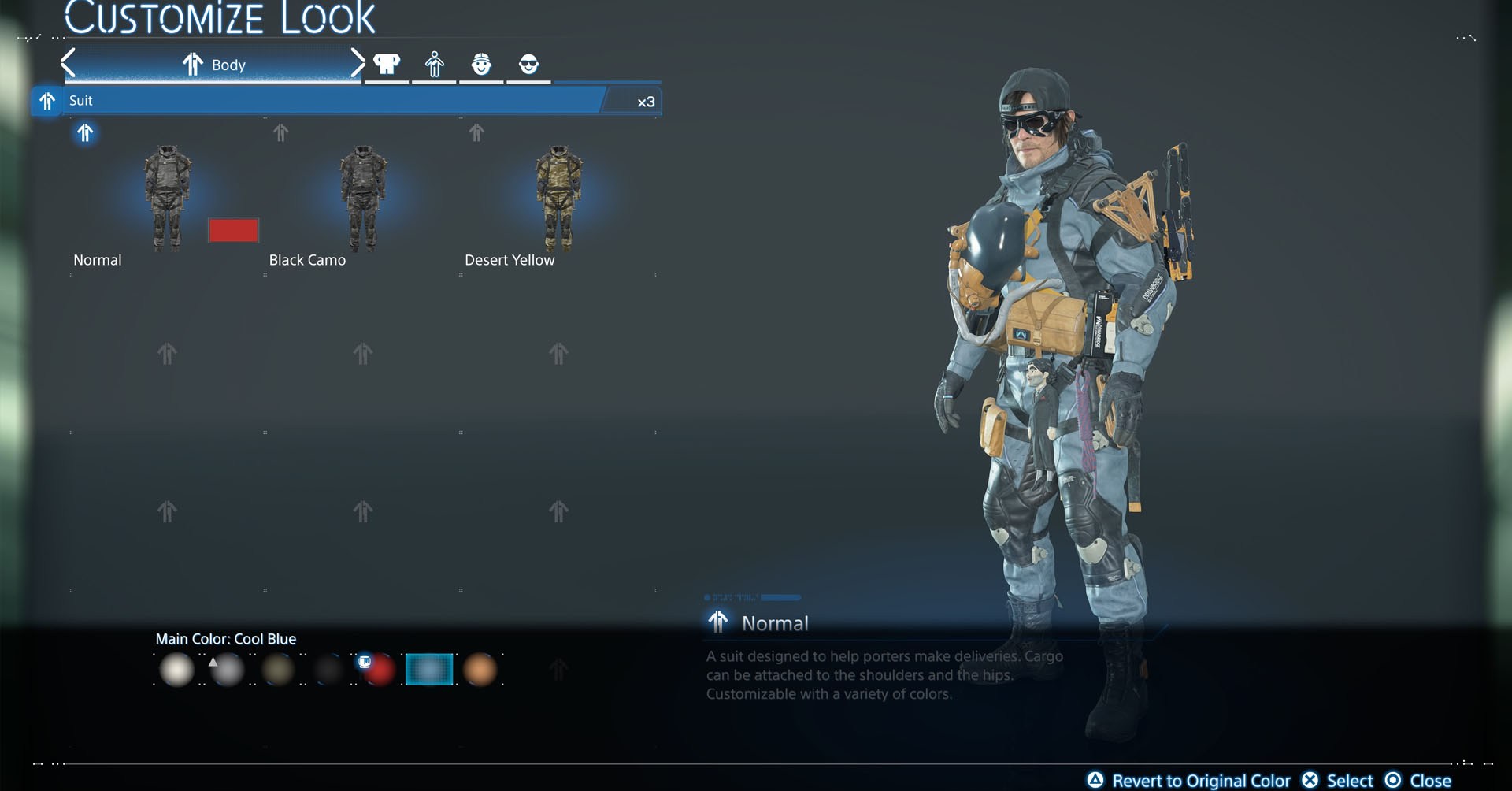Open the standing figure category tab
This screenshot has width=1512, height=791.
click(x=434, y=64)
